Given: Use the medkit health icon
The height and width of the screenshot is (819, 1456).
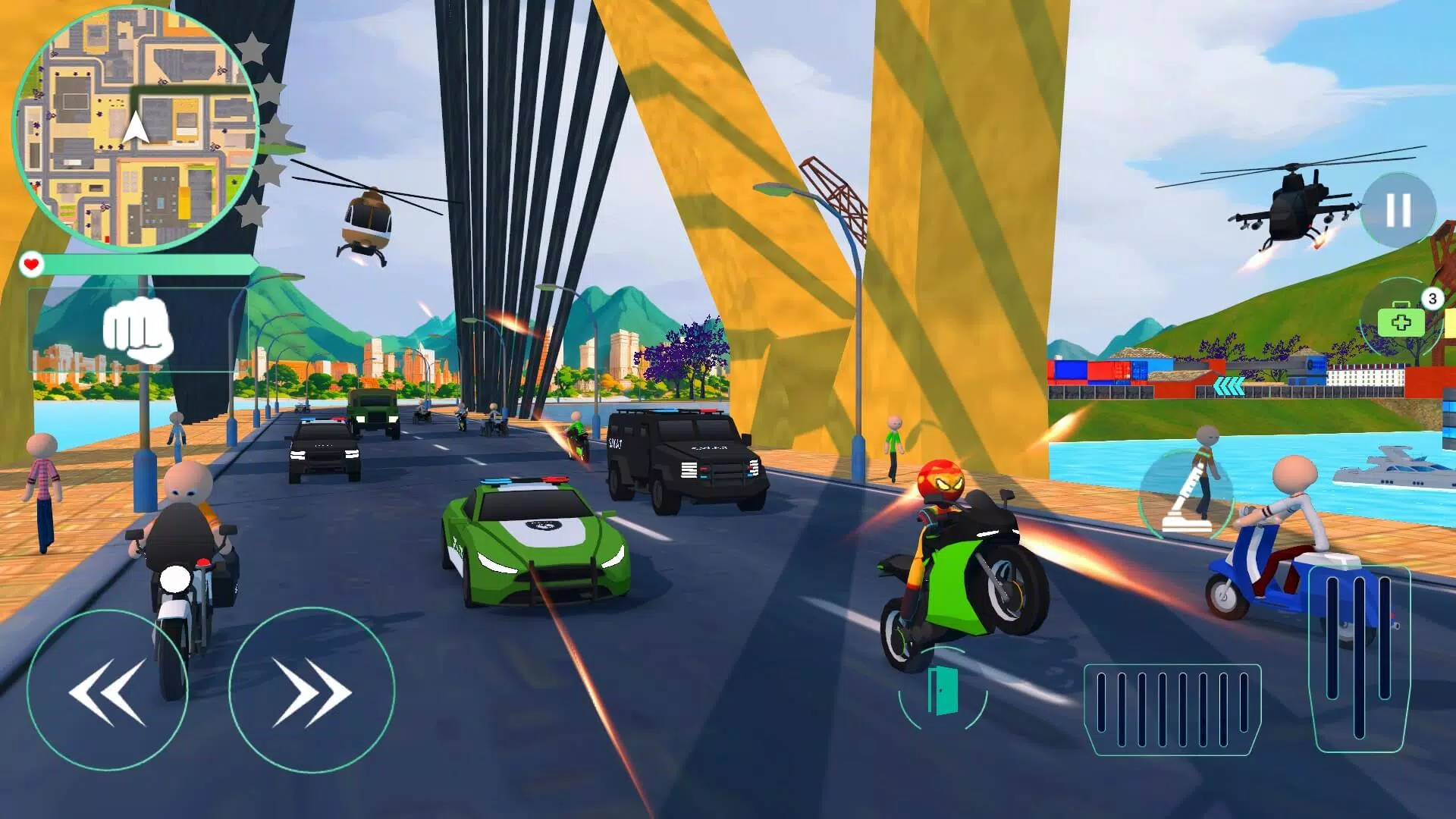Looking at the screenshot, I should click(x=1401, y=322).
